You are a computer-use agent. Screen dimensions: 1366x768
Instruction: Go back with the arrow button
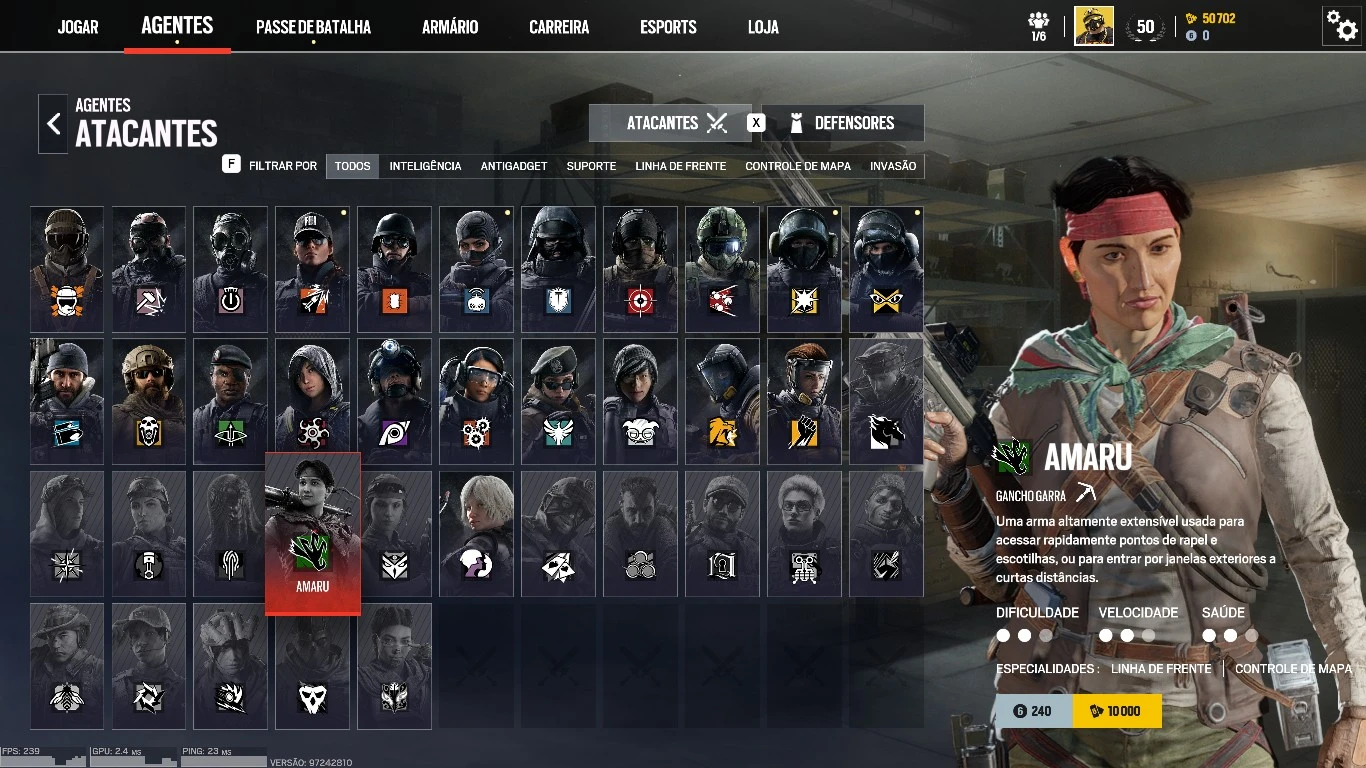click(x=53, y=124)
